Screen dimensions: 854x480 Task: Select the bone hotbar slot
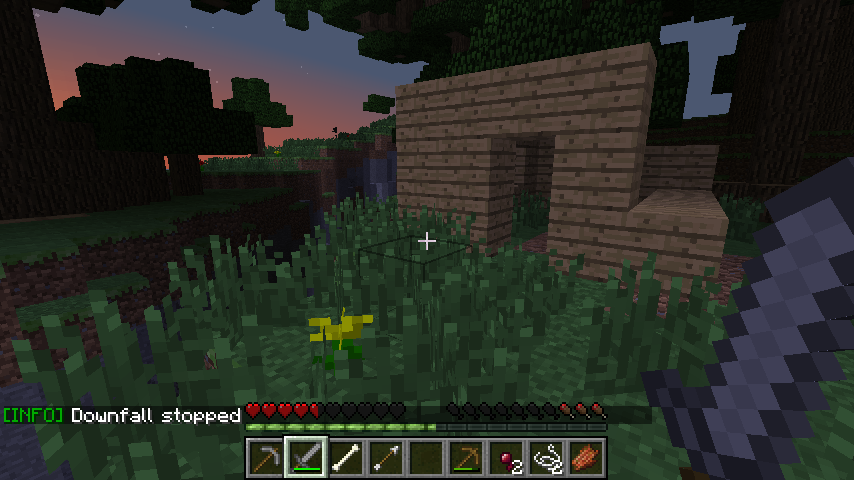(346, 458)
